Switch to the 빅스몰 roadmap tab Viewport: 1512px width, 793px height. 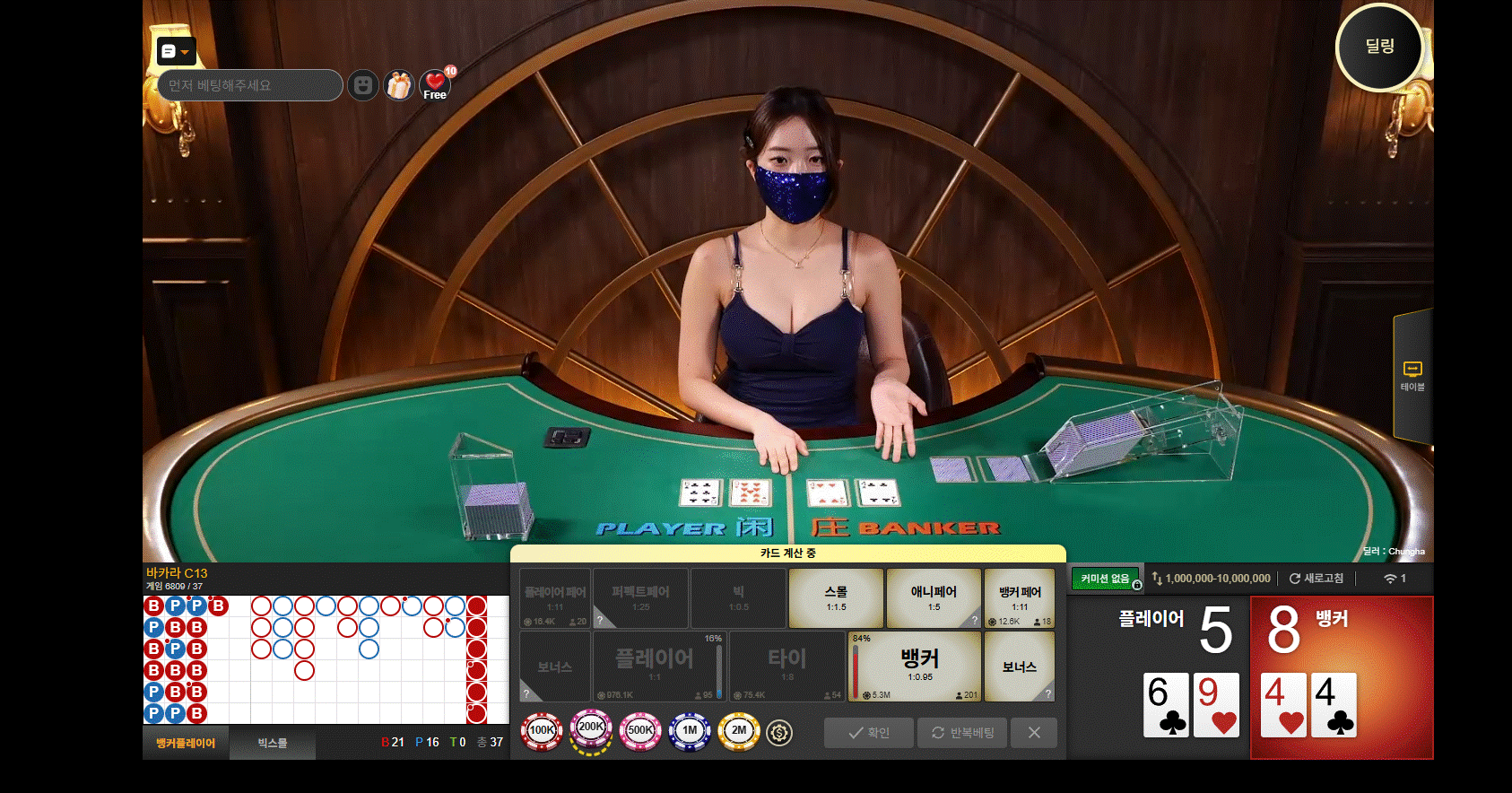273,743
